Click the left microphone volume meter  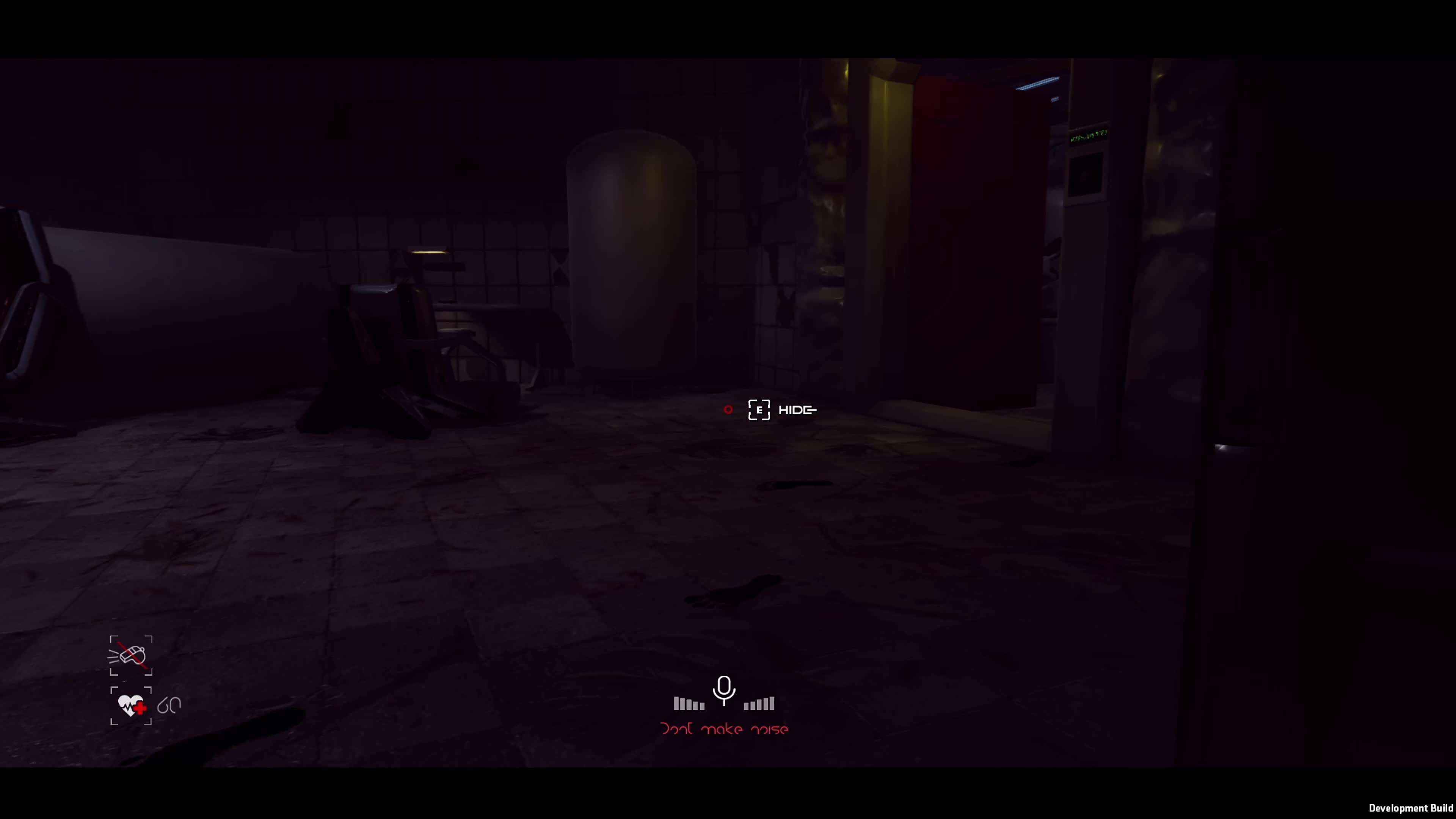tap(689, 703)
